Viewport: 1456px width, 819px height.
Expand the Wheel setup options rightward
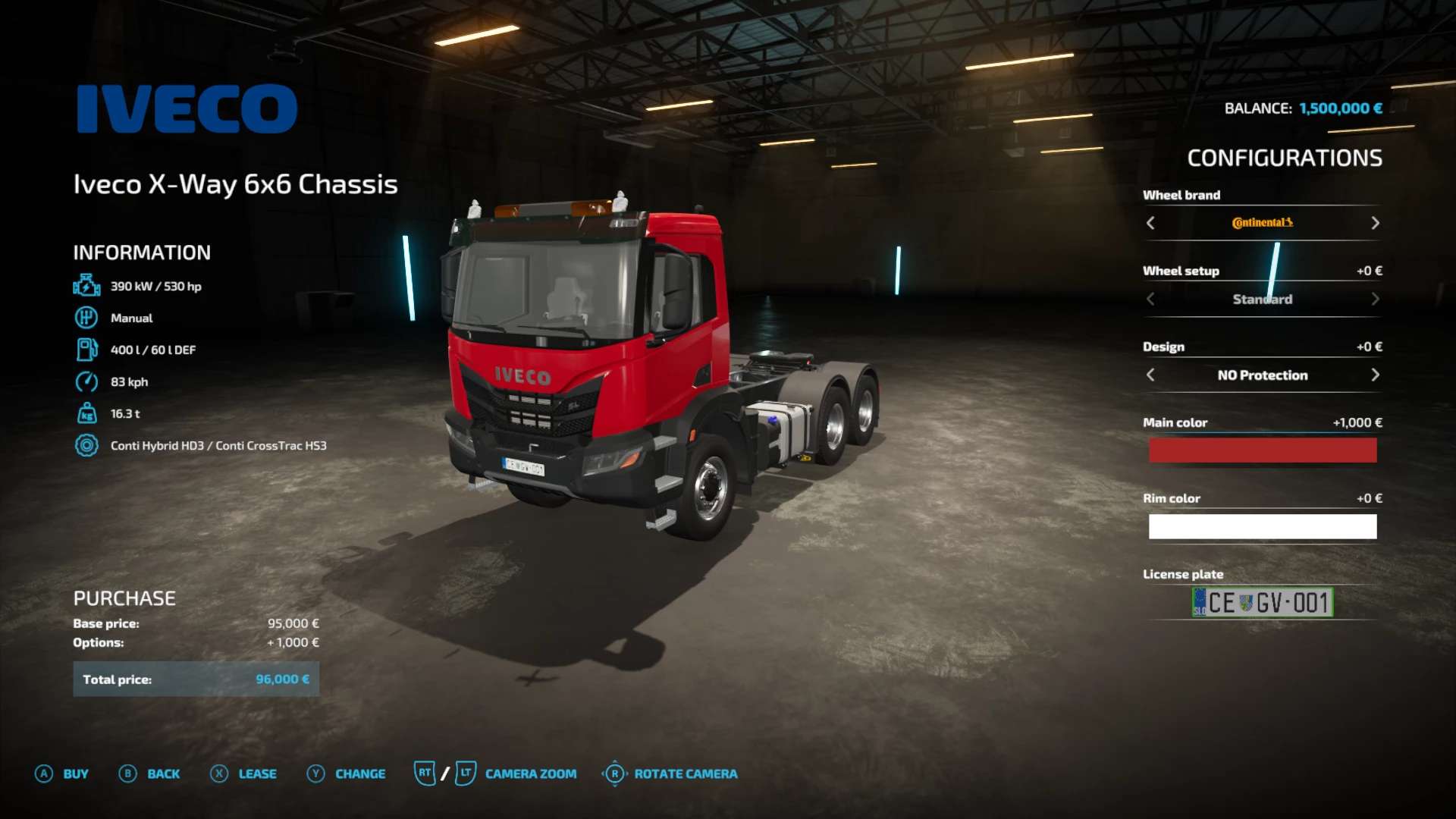click(x=1374, y=299)
